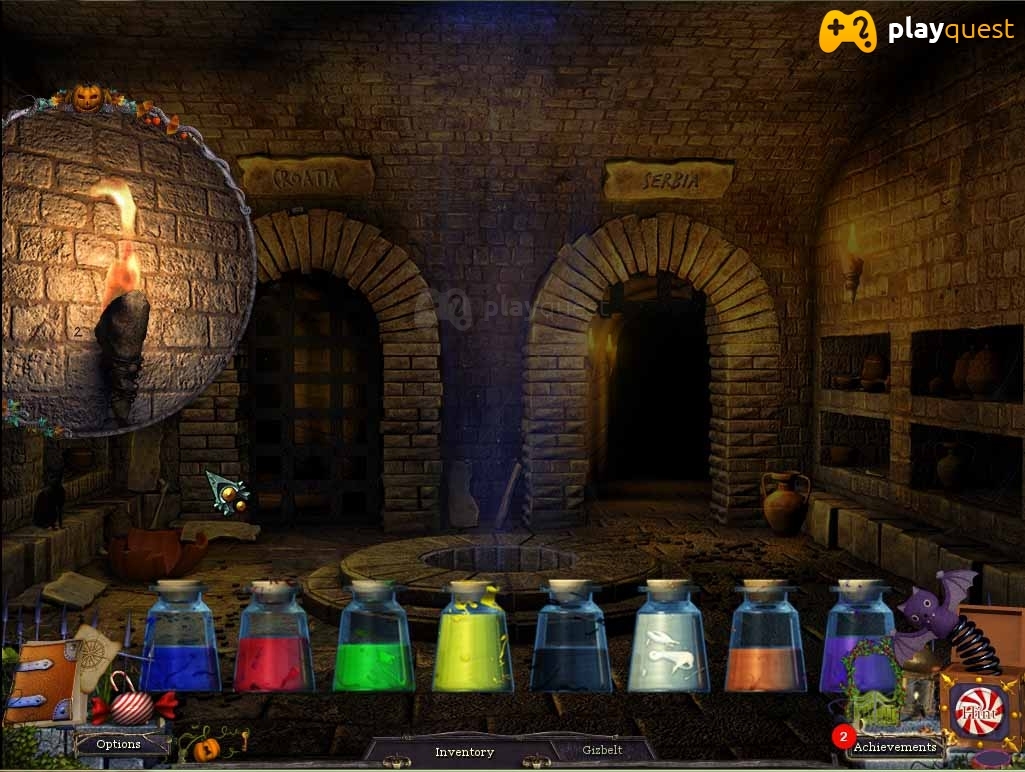
Task: Select the blue potion bottle
Action: [x=180, y=640]
